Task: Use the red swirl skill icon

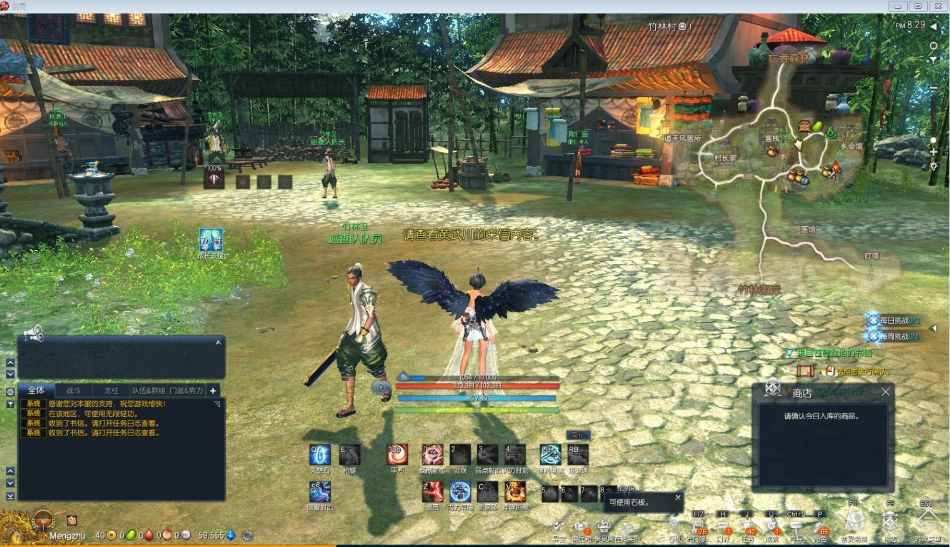Action: pos(398,455)
